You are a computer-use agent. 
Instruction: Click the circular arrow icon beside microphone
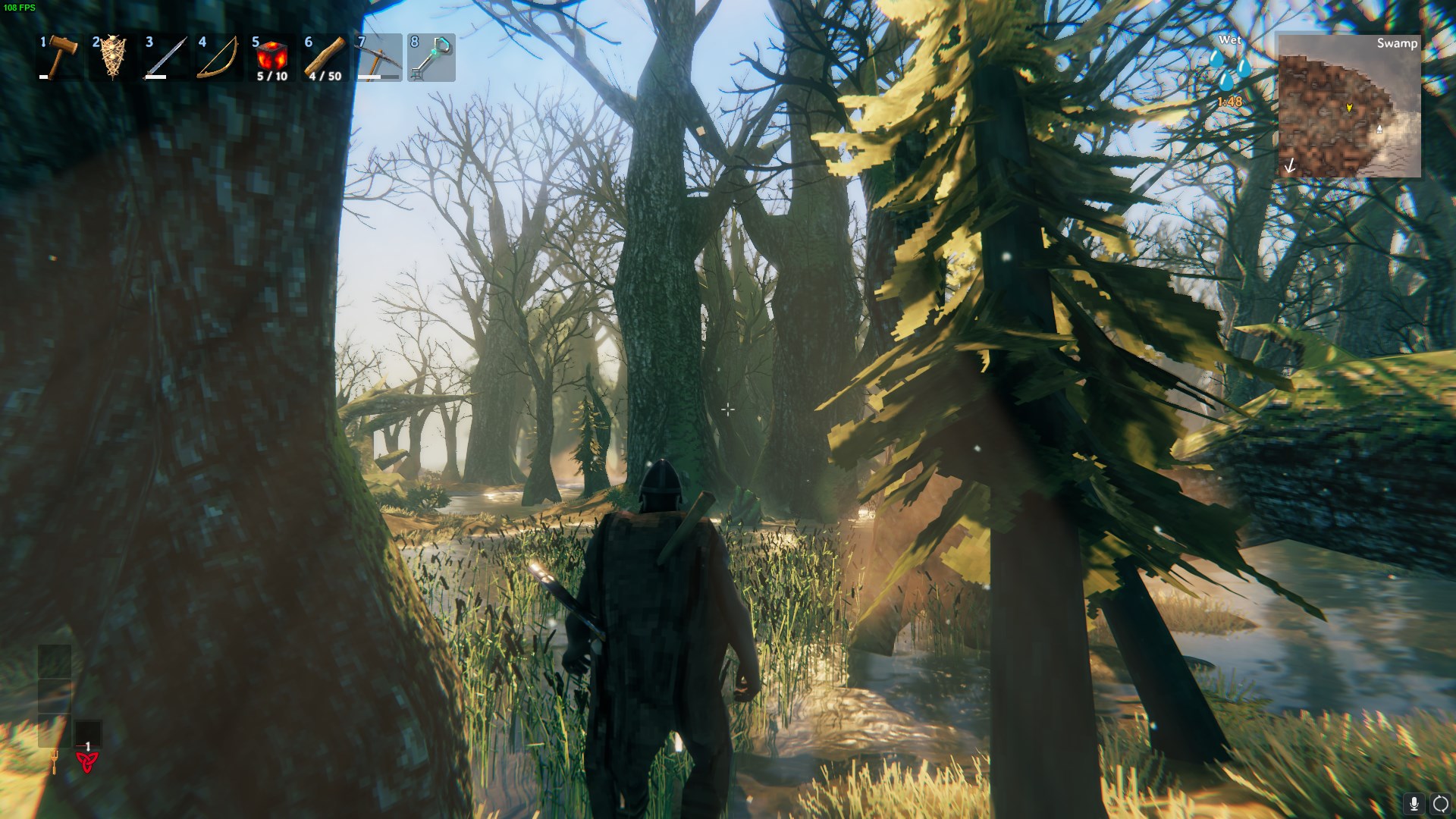(1440, 803)
